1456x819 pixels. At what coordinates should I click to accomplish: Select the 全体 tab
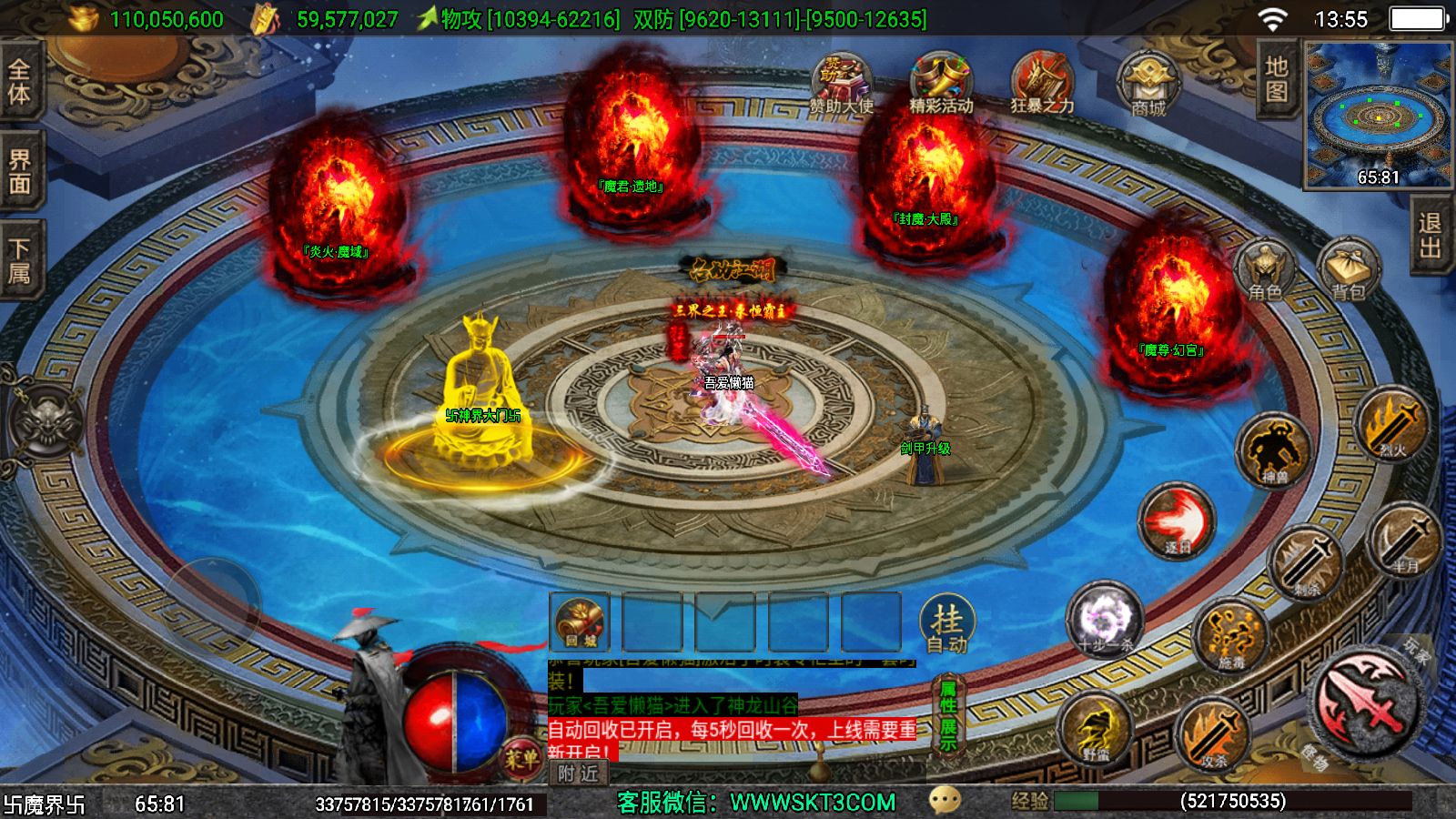(19, 81)
